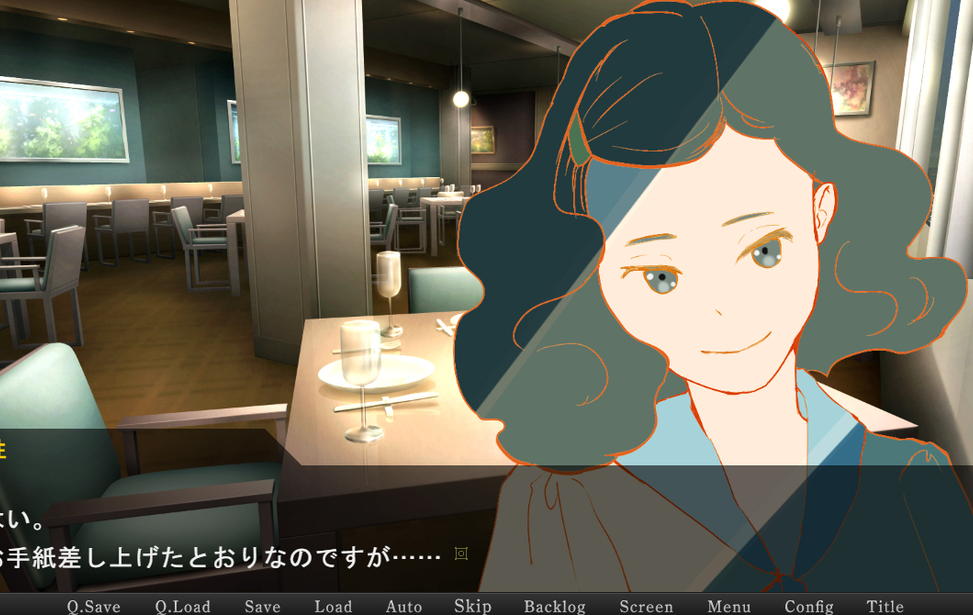
Task: Return to the Title screen
Action: [x=885, y=606]
